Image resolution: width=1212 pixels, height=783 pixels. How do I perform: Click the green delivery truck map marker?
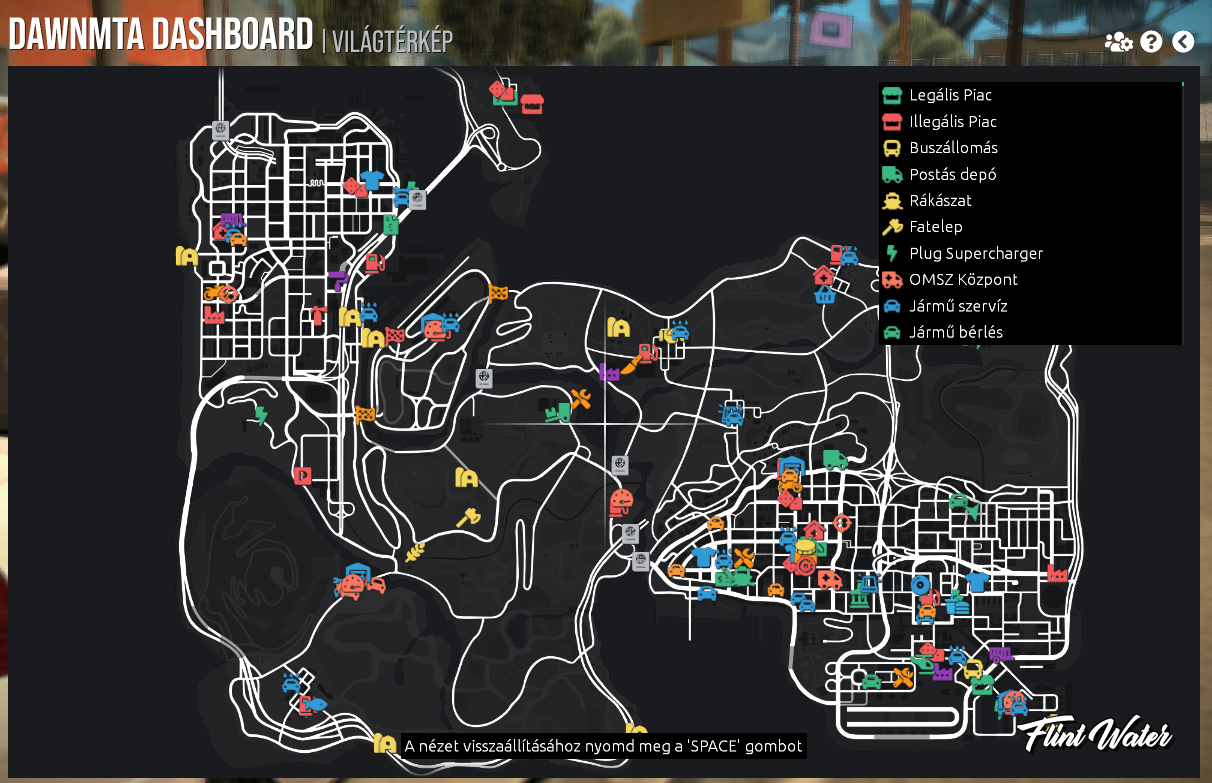[x=835, y=459]
